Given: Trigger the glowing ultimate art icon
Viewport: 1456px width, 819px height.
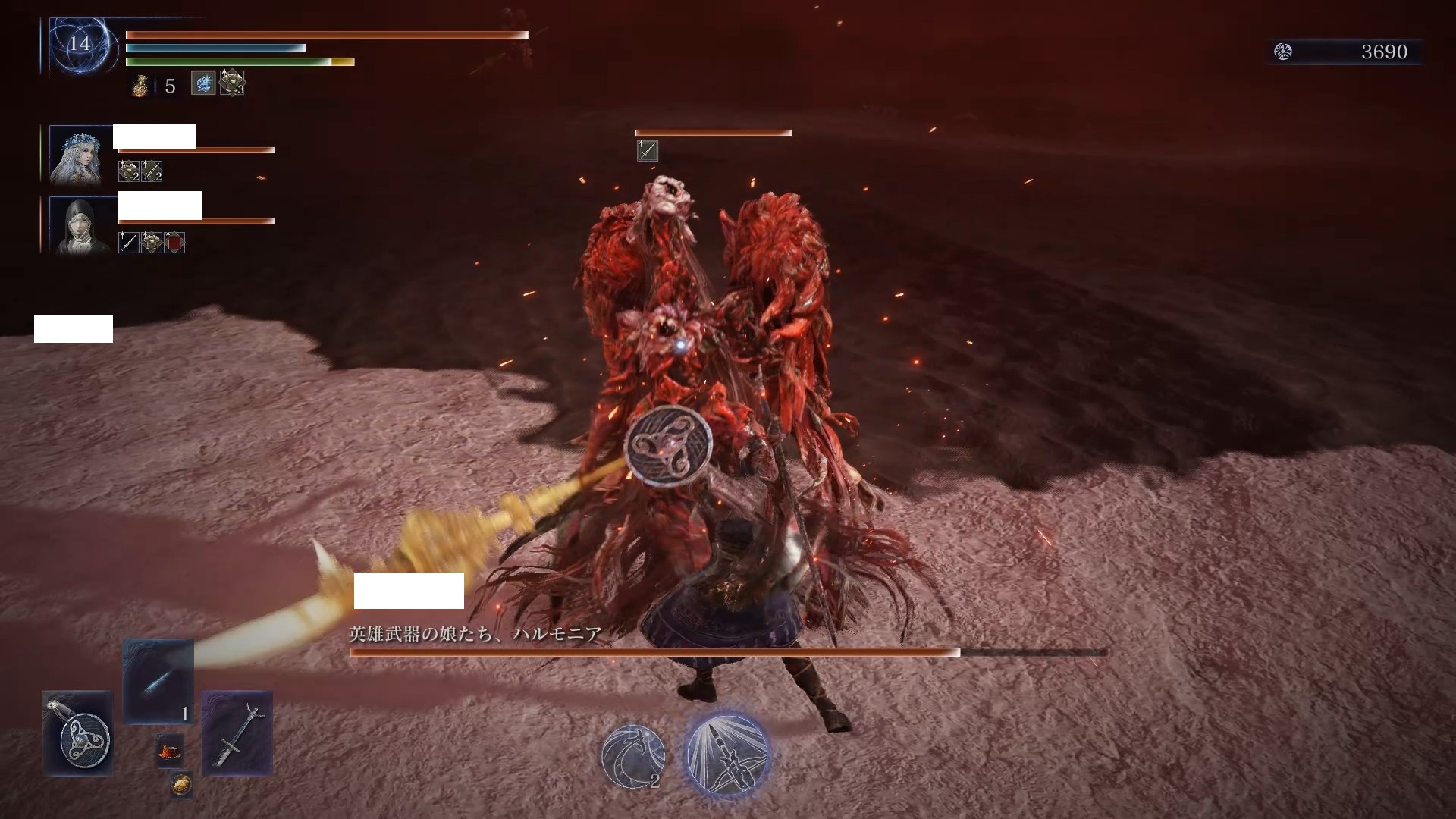Looking at the screenshot, I should [x=726, y=754].
